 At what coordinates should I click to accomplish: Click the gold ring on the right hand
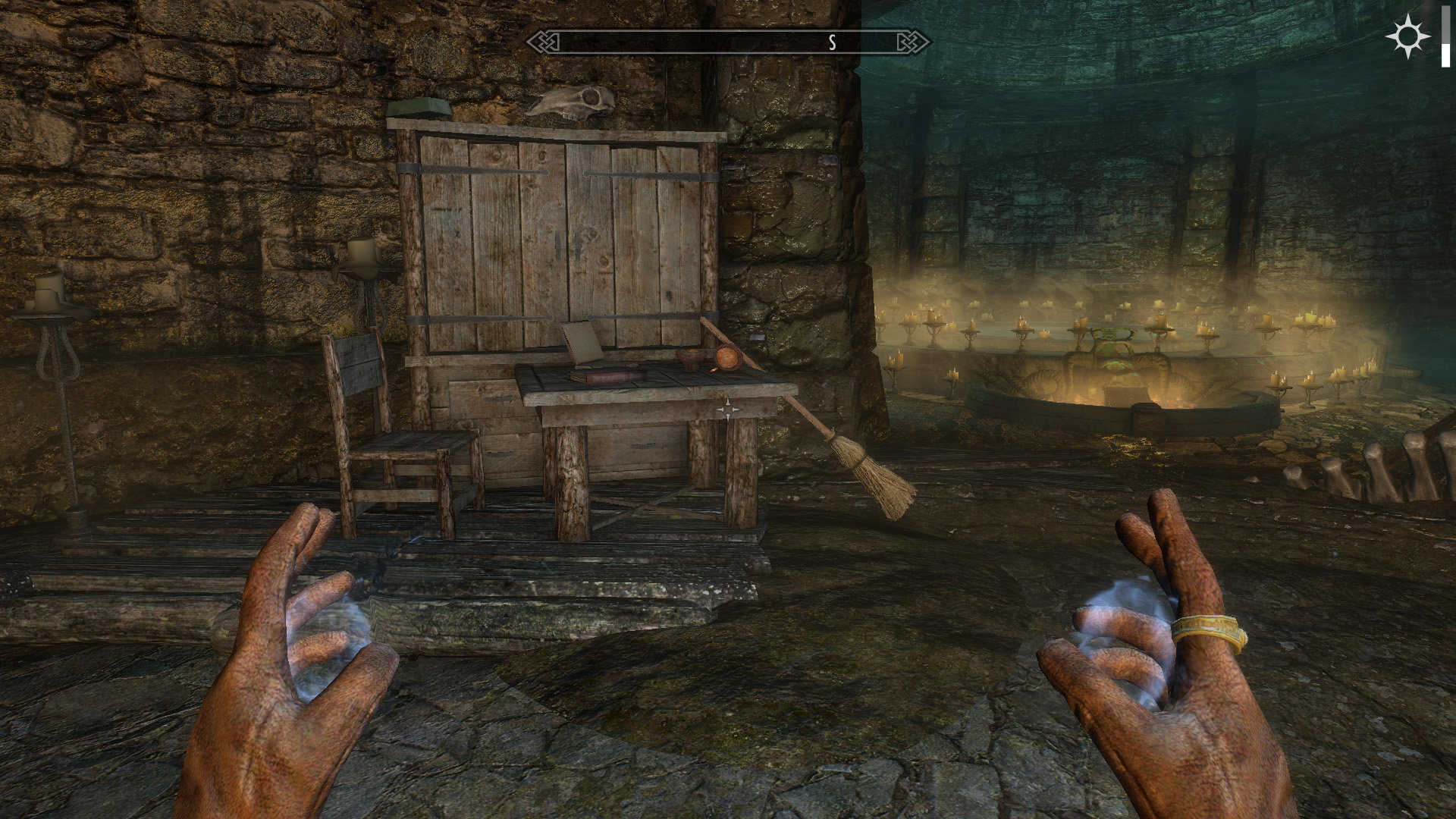coord(1208,629)
